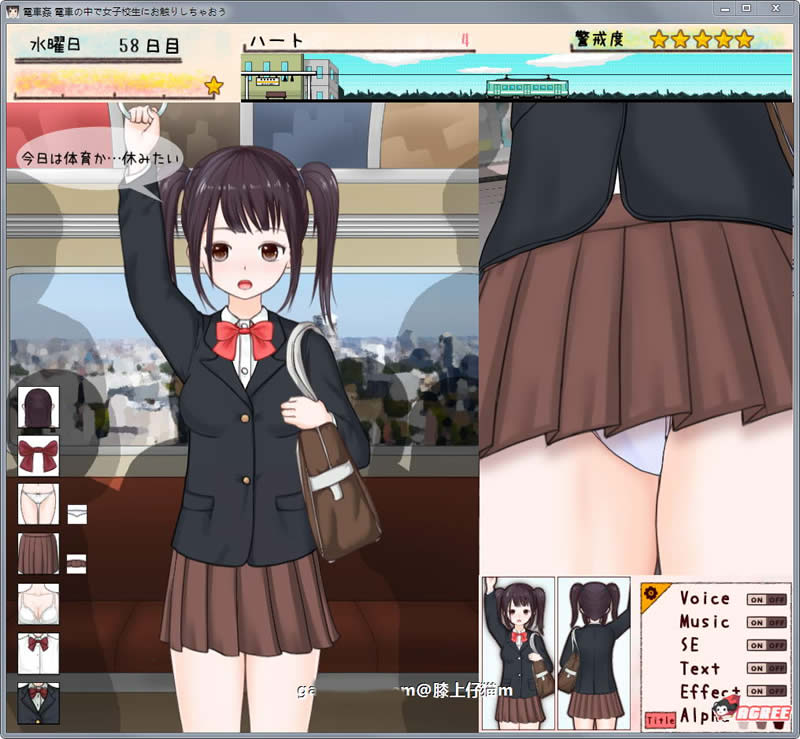Toggle the Music ON/OFF switch

click(766, 622)
